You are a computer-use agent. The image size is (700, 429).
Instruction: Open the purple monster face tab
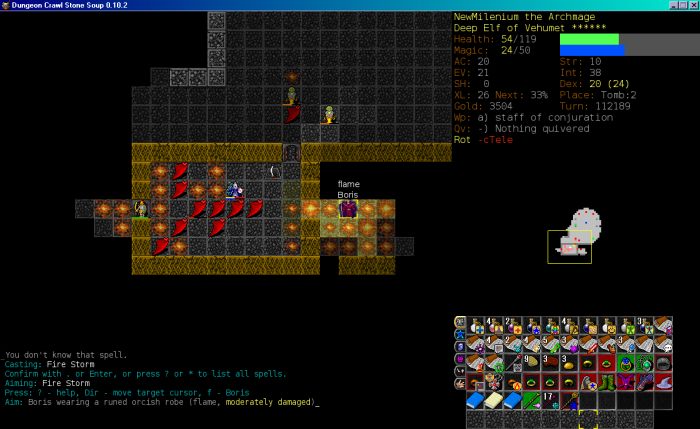pos(460,359)
